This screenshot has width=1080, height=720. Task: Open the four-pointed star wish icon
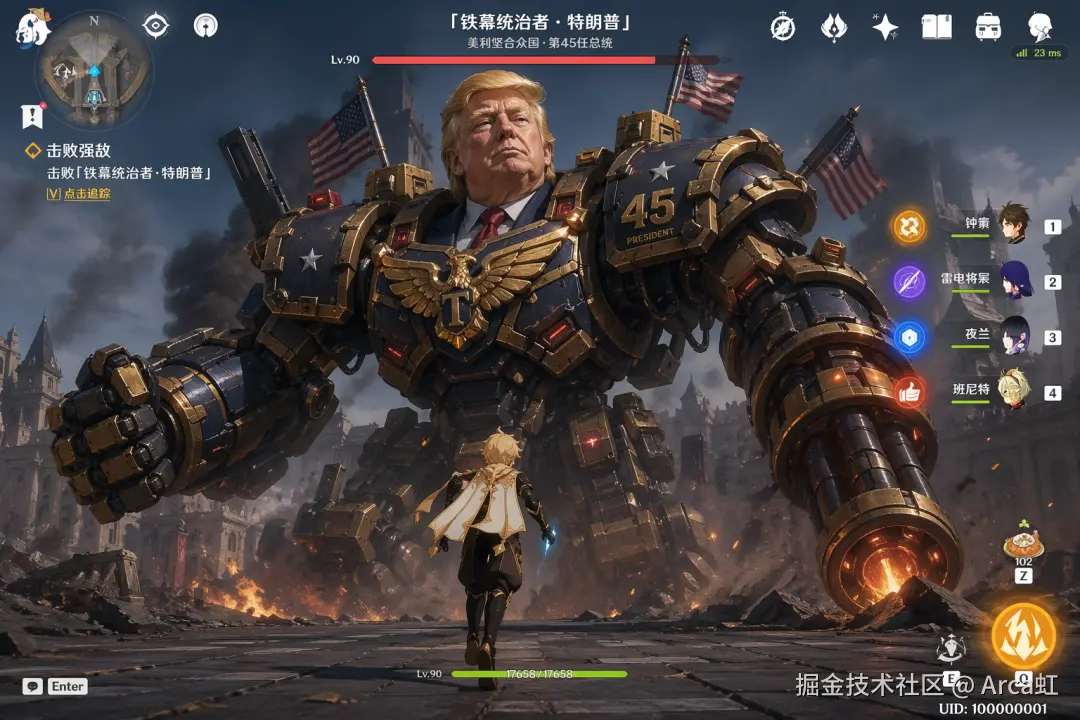pyautogui.click(x=885, y=27)
